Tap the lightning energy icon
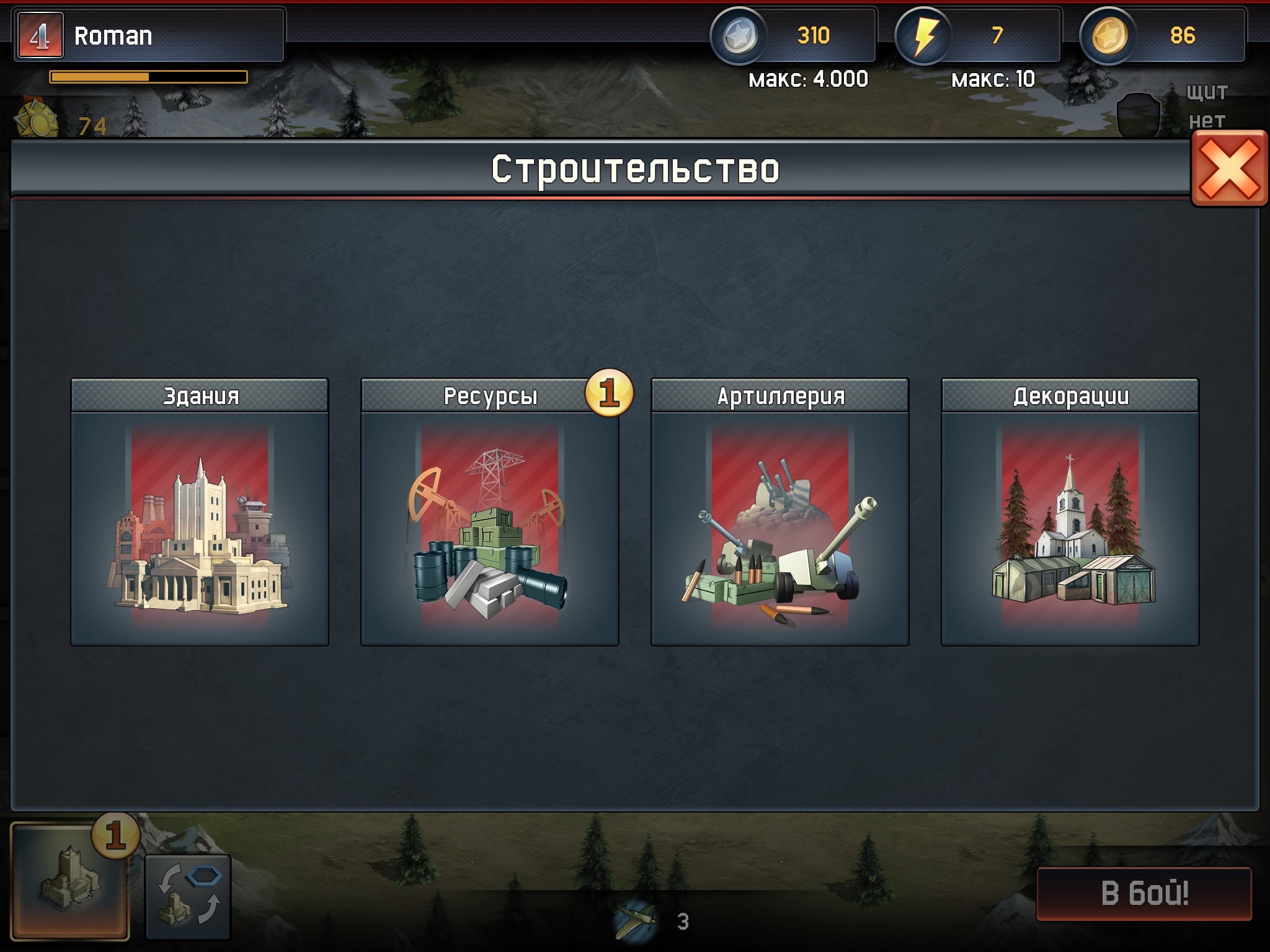The height and width of the screenshot is (952, 1270). (x=924, y=35)
